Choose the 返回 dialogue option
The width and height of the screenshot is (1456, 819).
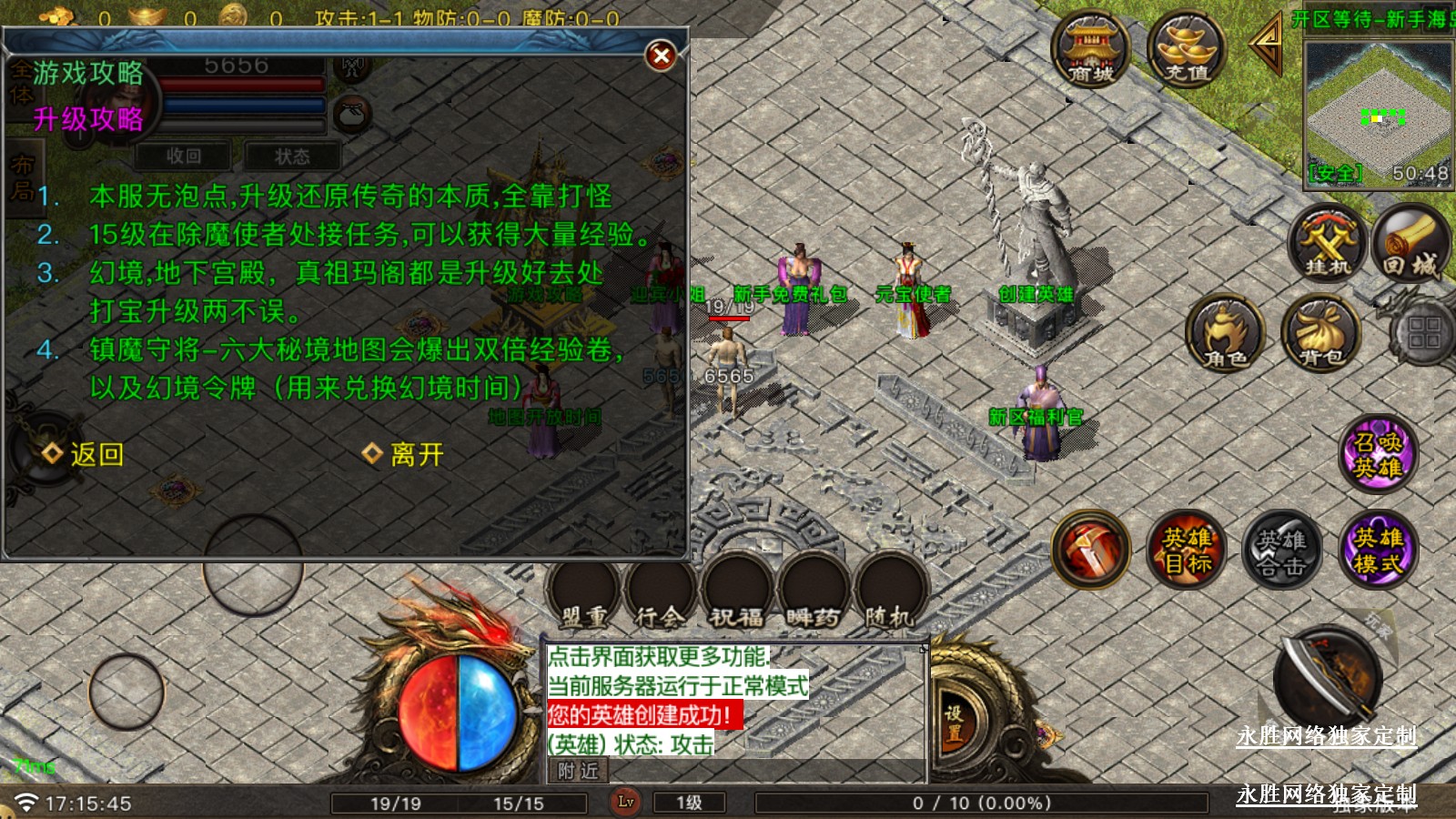tap(84, 454)
